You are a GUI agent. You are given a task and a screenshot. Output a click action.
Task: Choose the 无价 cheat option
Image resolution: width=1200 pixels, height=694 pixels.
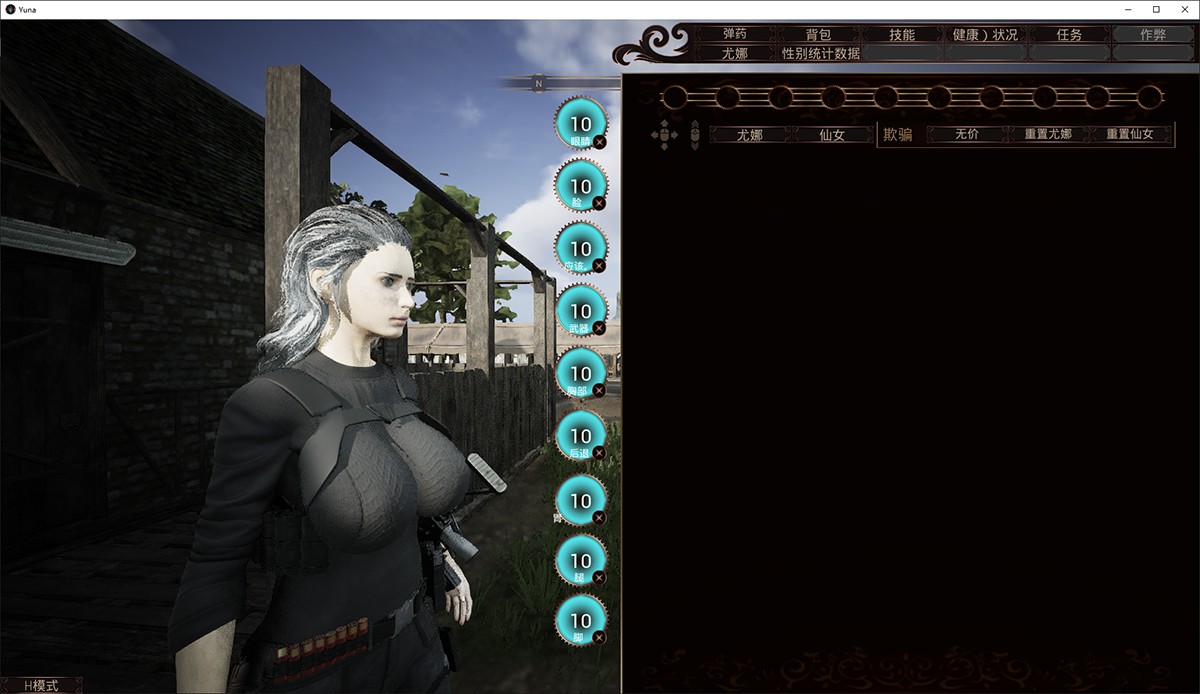point(967,134)
